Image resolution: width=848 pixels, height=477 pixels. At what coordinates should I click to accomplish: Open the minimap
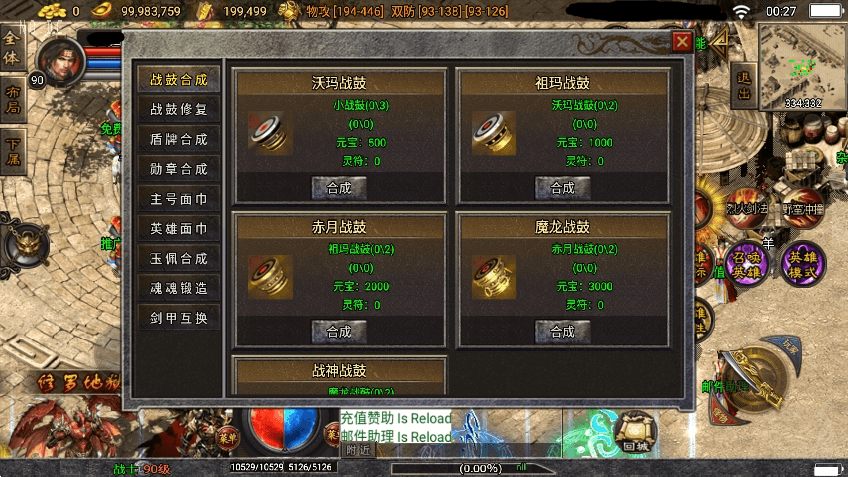802,66
